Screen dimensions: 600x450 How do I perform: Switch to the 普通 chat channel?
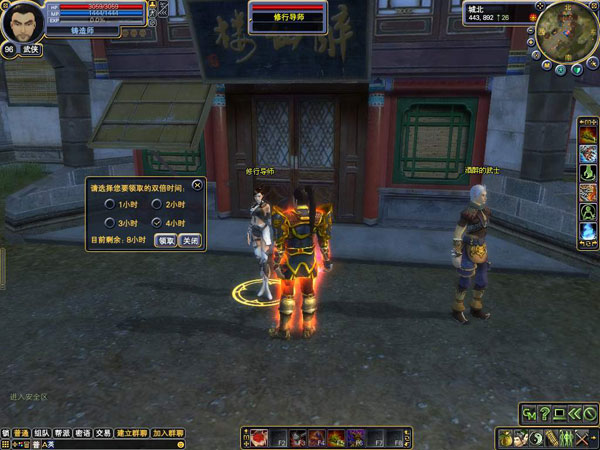(x=21, y=433)
